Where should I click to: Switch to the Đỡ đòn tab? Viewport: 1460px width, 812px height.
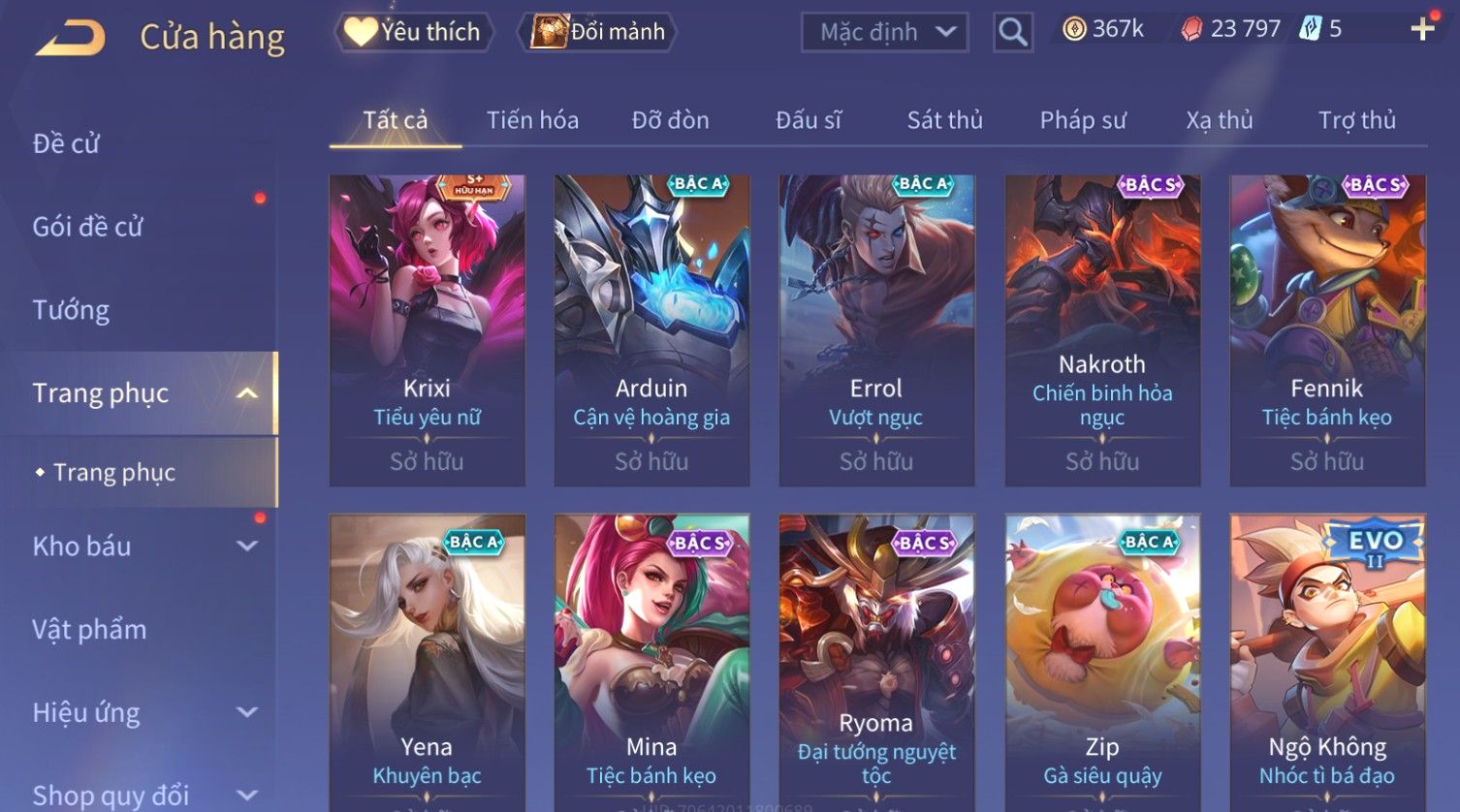tap(670, 120)
